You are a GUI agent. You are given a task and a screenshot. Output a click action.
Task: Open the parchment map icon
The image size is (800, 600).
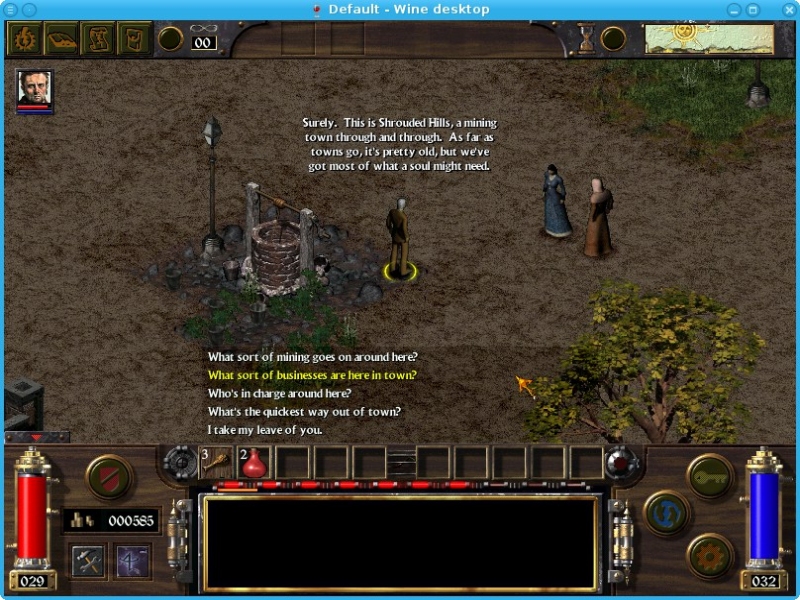(x=97, y=38)
